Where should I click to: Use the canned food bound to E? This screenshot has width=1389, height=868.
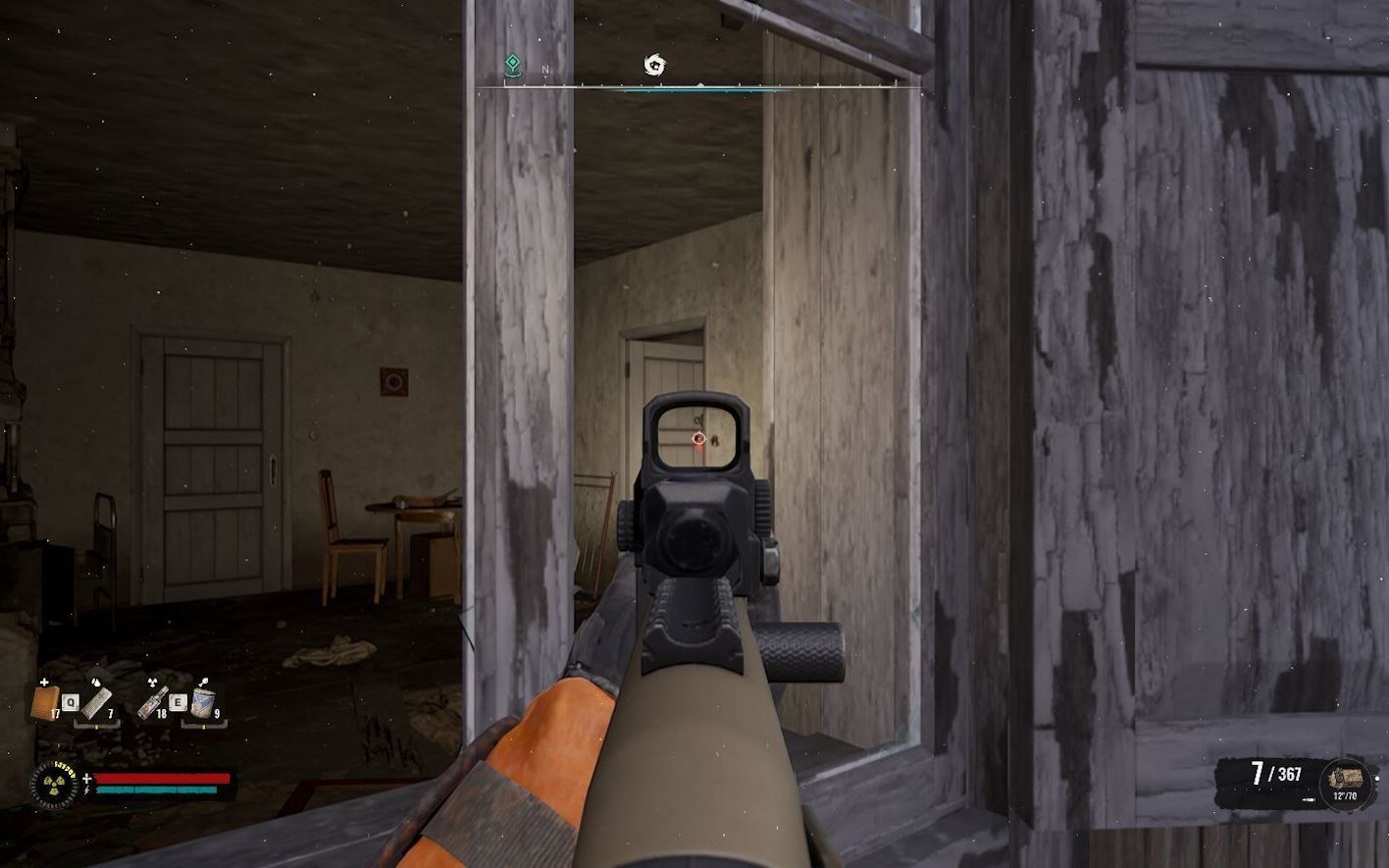pos(204,702)
